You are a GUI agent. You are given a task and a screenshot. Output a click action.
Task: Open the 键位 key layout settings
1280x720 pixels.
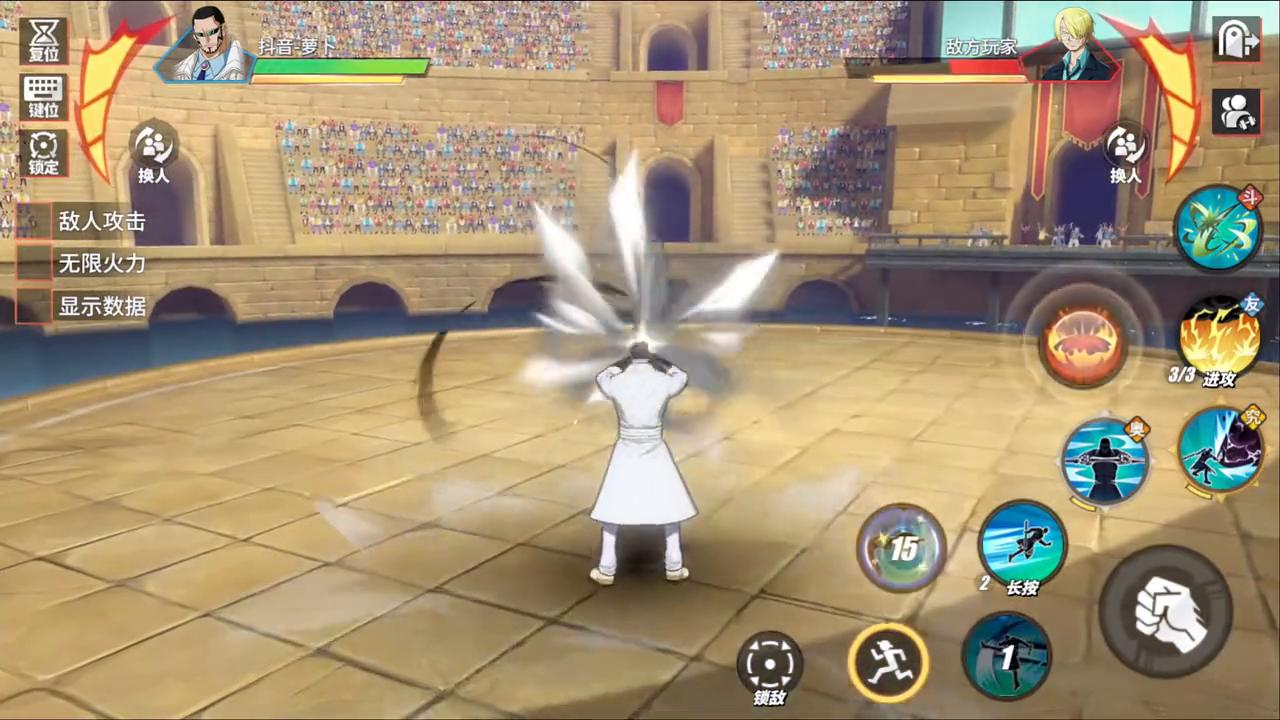coord(43,97)
